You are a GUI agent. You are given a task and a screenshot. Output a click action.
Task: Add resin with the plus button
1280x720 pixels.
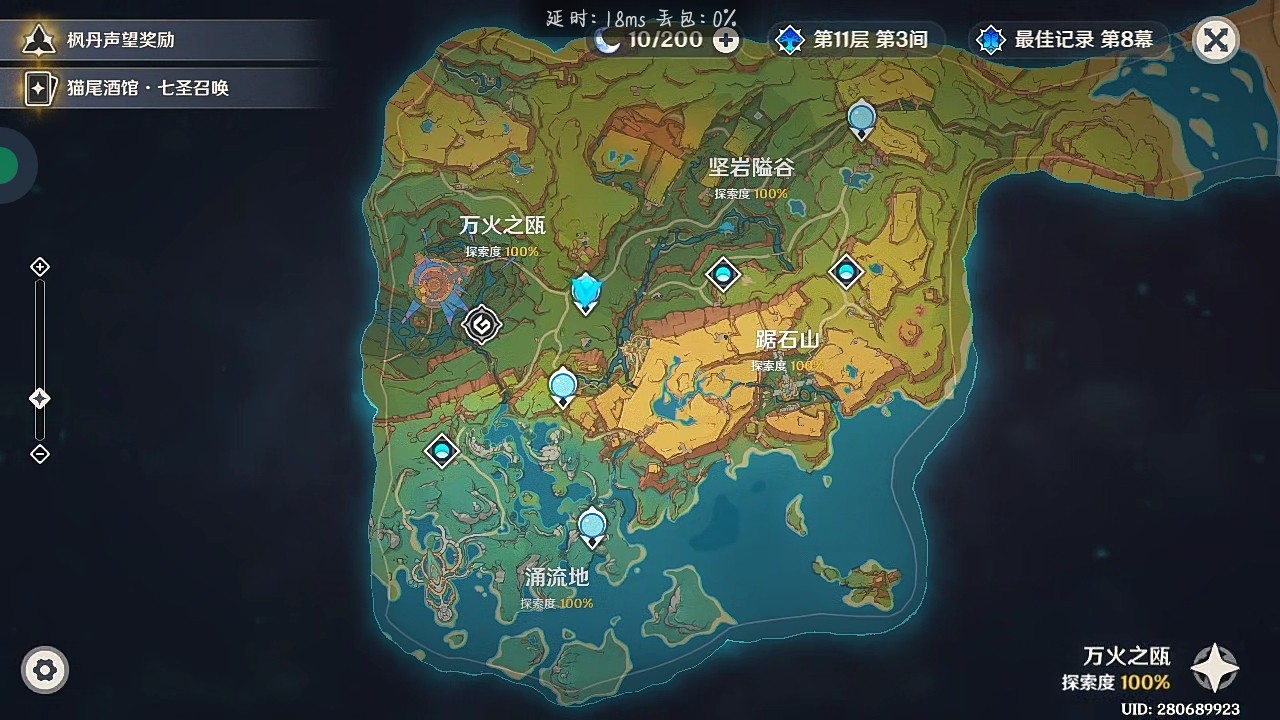point(727,41)
